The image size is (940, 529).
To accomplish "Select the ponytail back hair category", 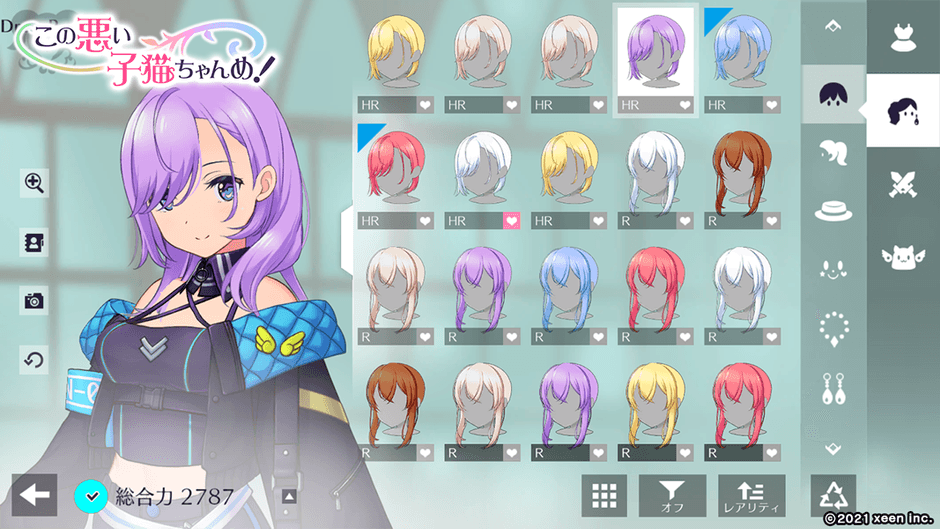I will click(x=832, y=152).
